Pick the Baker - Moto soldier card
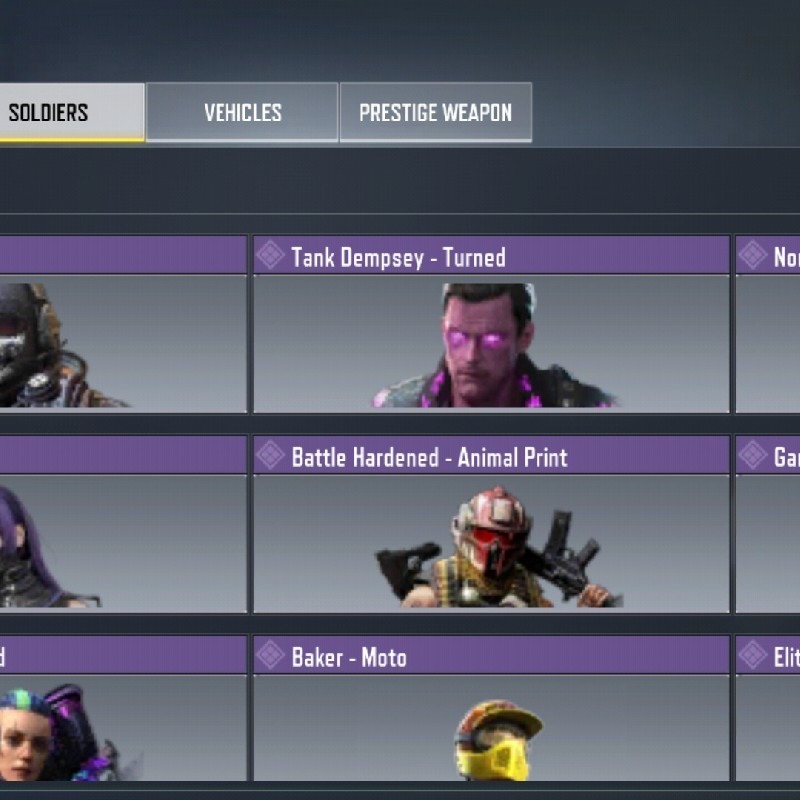The height and width of the screenshot is (800, 800). 491,710
